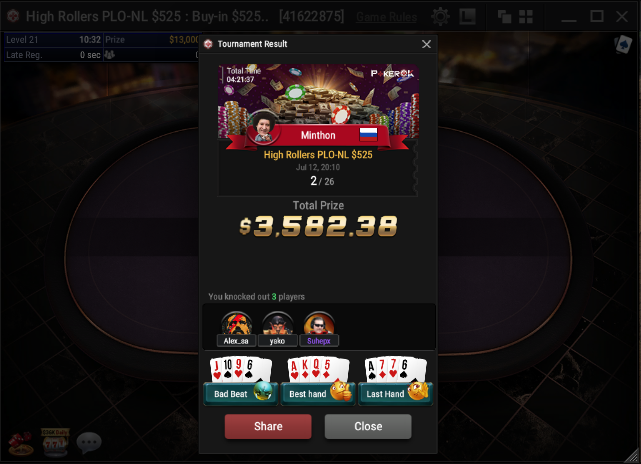641x464 pixels.
Task: Open the Game Rules link
Action: click(387, 17)
